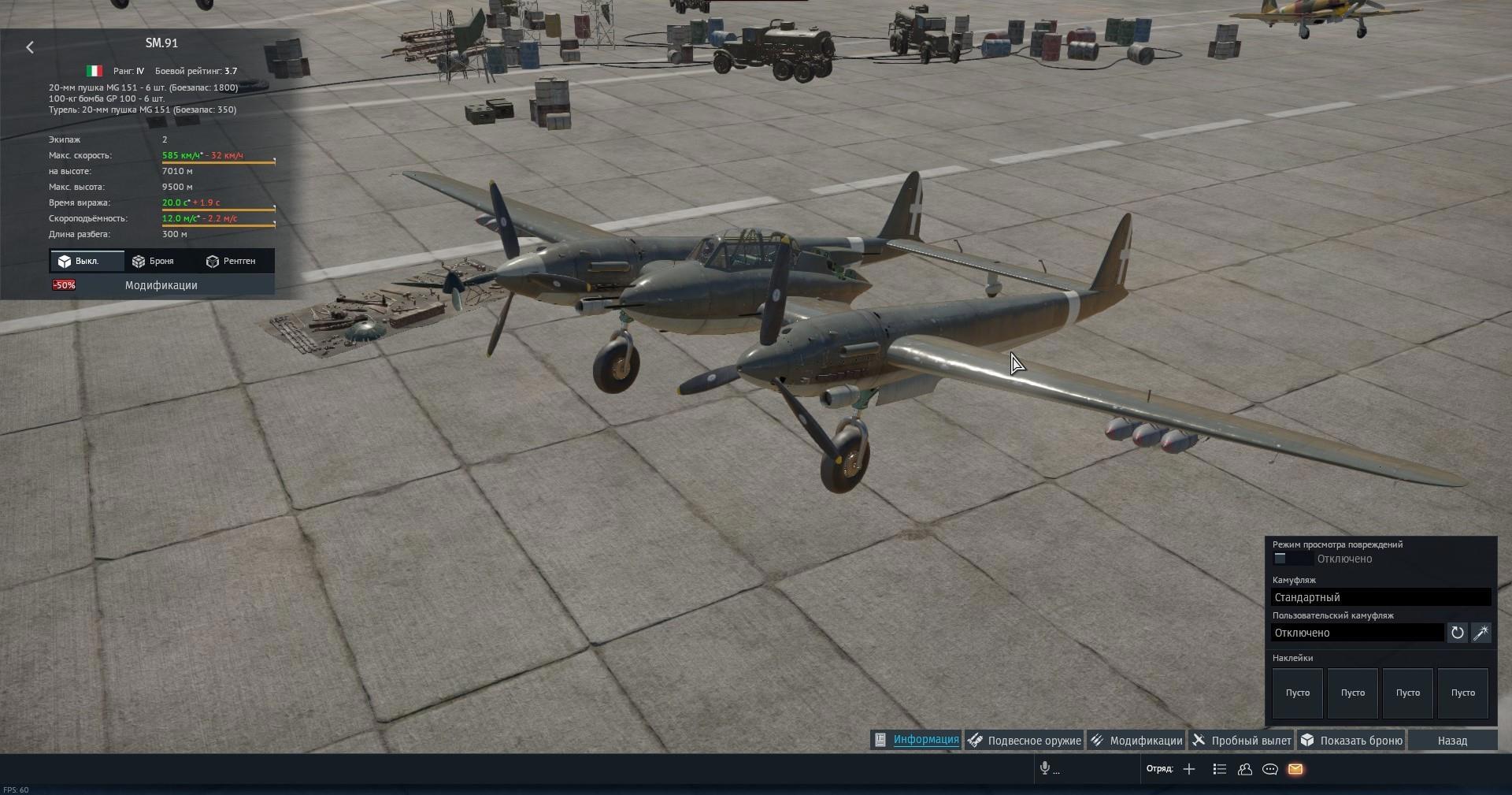1512x795 pixels.
Task: Toggle the damage view mode switch
Action: click(x=1291, y=559)
